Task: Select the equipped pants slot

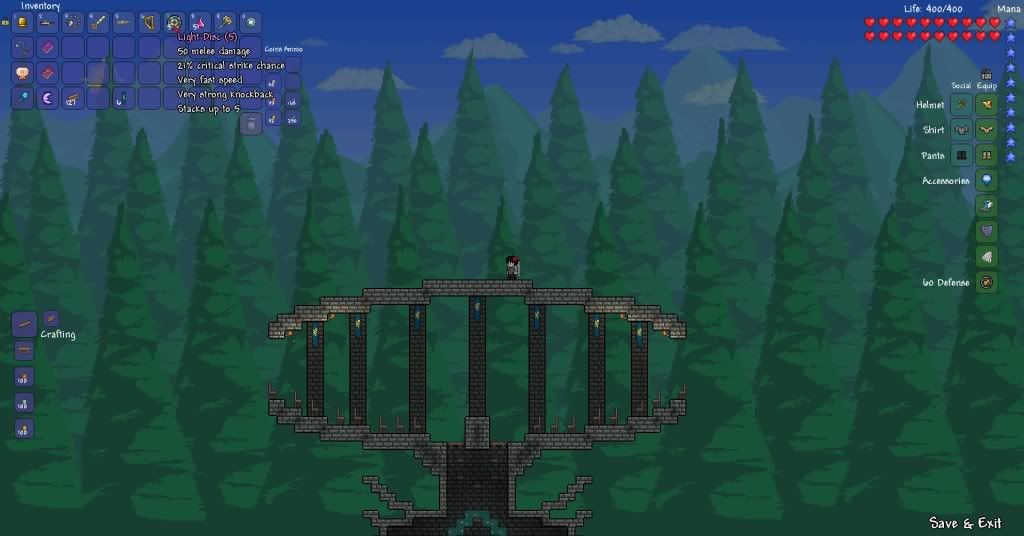Action: click(987, 156)
